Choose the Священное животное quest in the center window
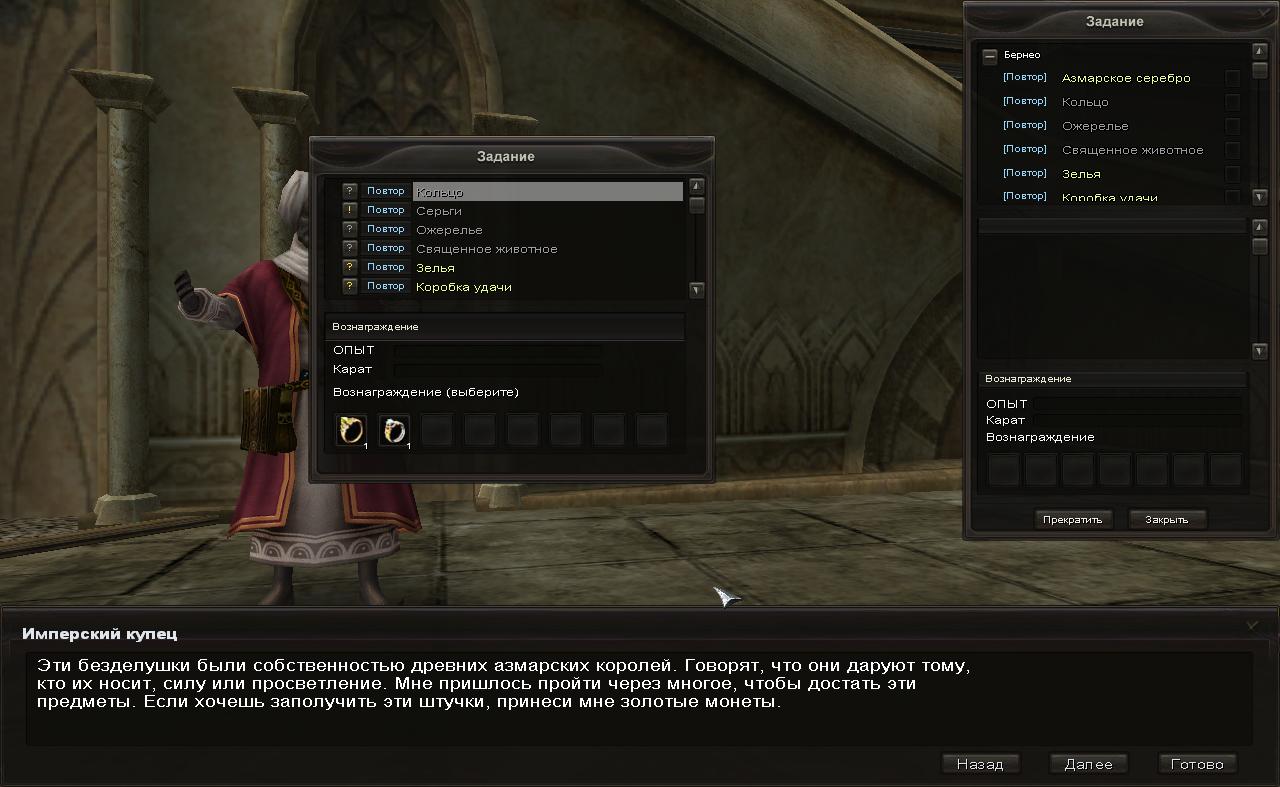Image resolution: width=1280 pixels, height=787 pixels. click(486, 249)
